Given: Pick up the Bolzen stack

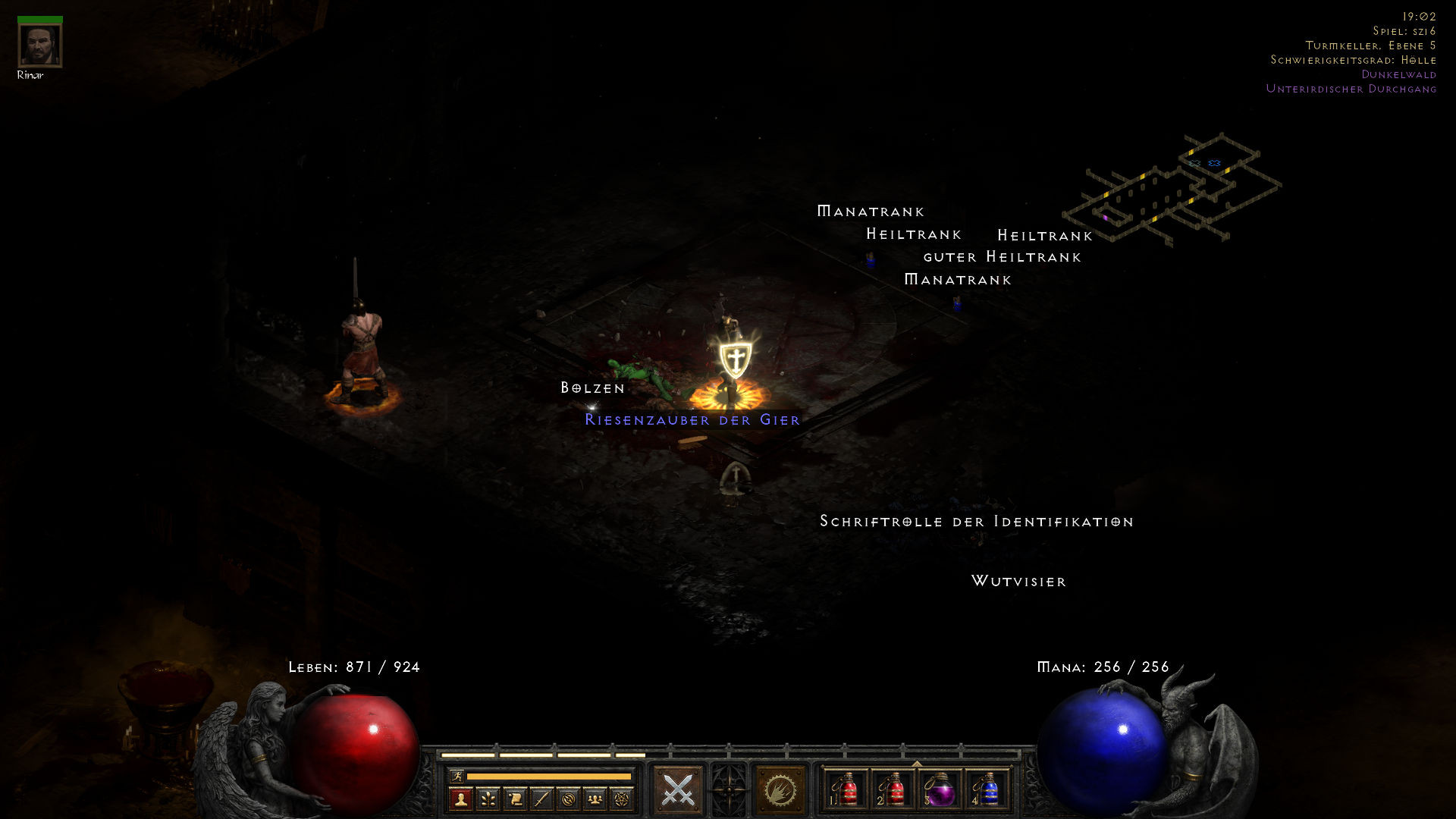Looking at the screenshot, I should click(x=591, y=388).
